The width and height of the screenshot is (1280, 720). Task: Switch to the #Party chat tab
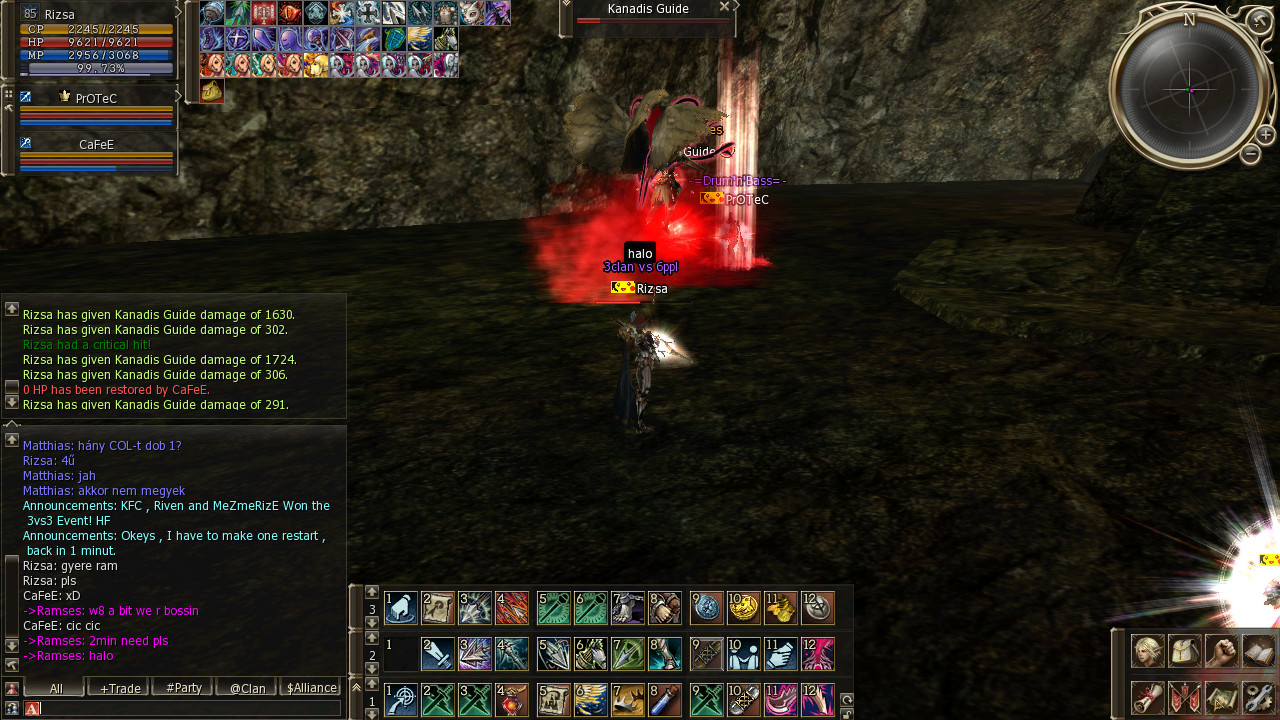(184, 688)
